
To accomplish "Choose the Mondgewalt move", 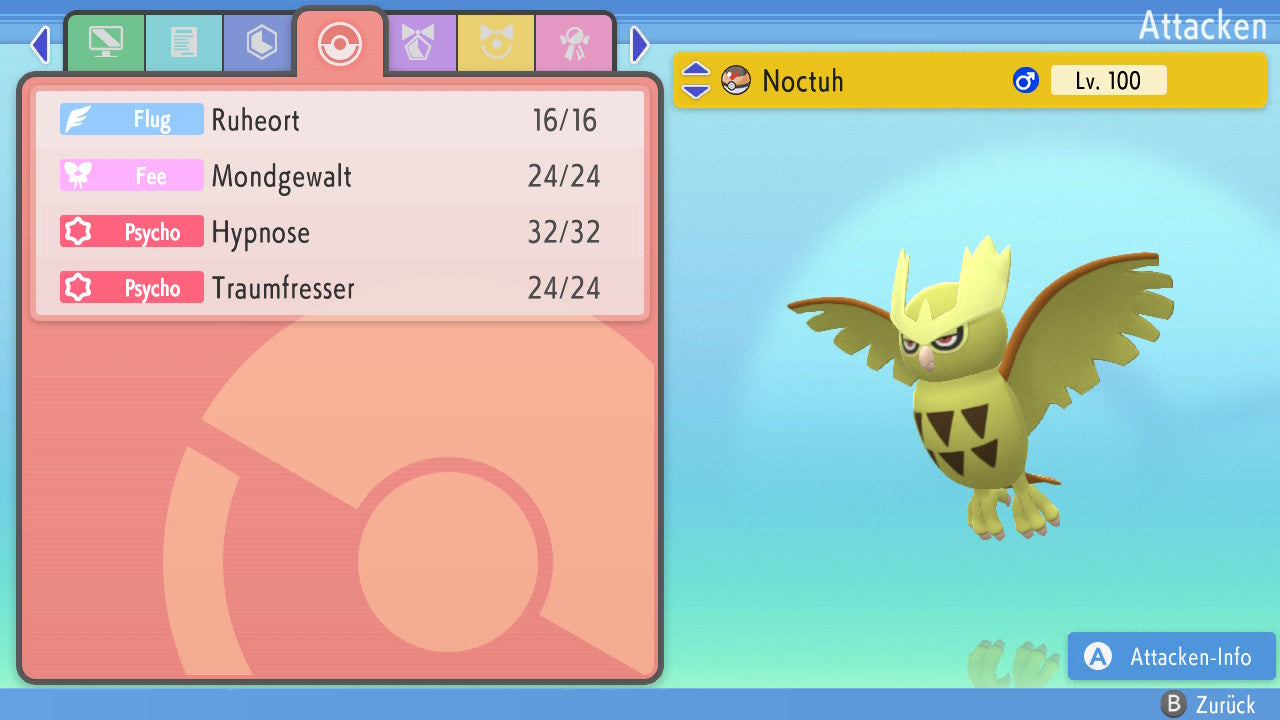I will [x=340, y=176].
